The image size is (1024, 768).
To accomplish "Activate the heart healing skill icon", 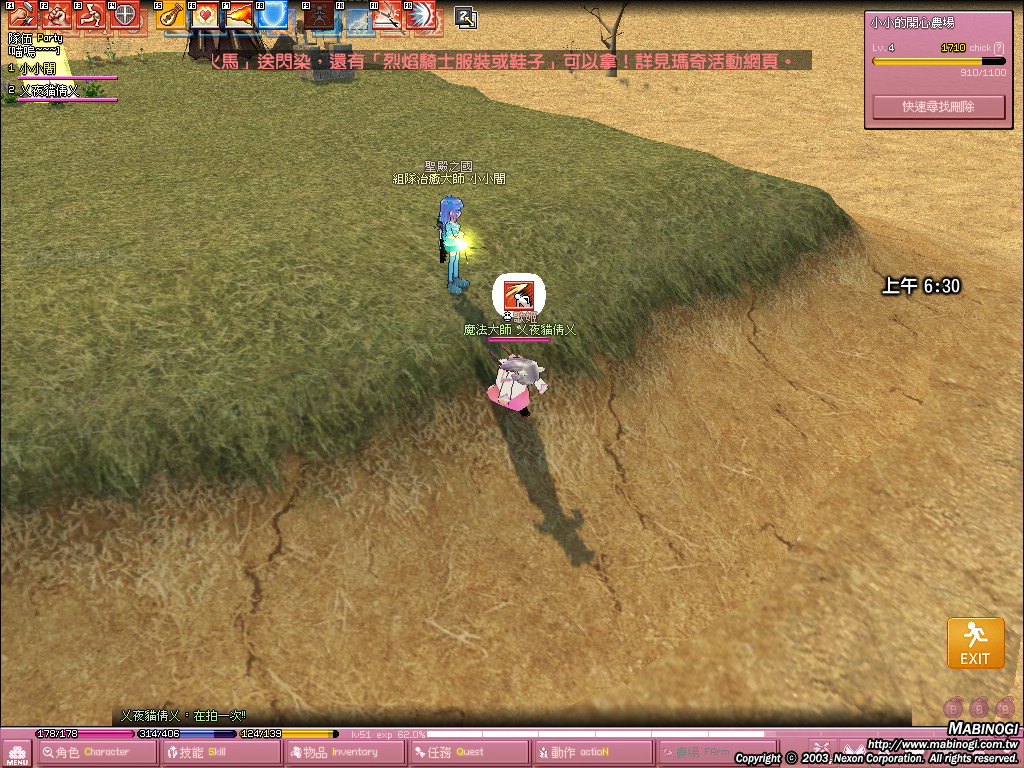I will (205, 15).
